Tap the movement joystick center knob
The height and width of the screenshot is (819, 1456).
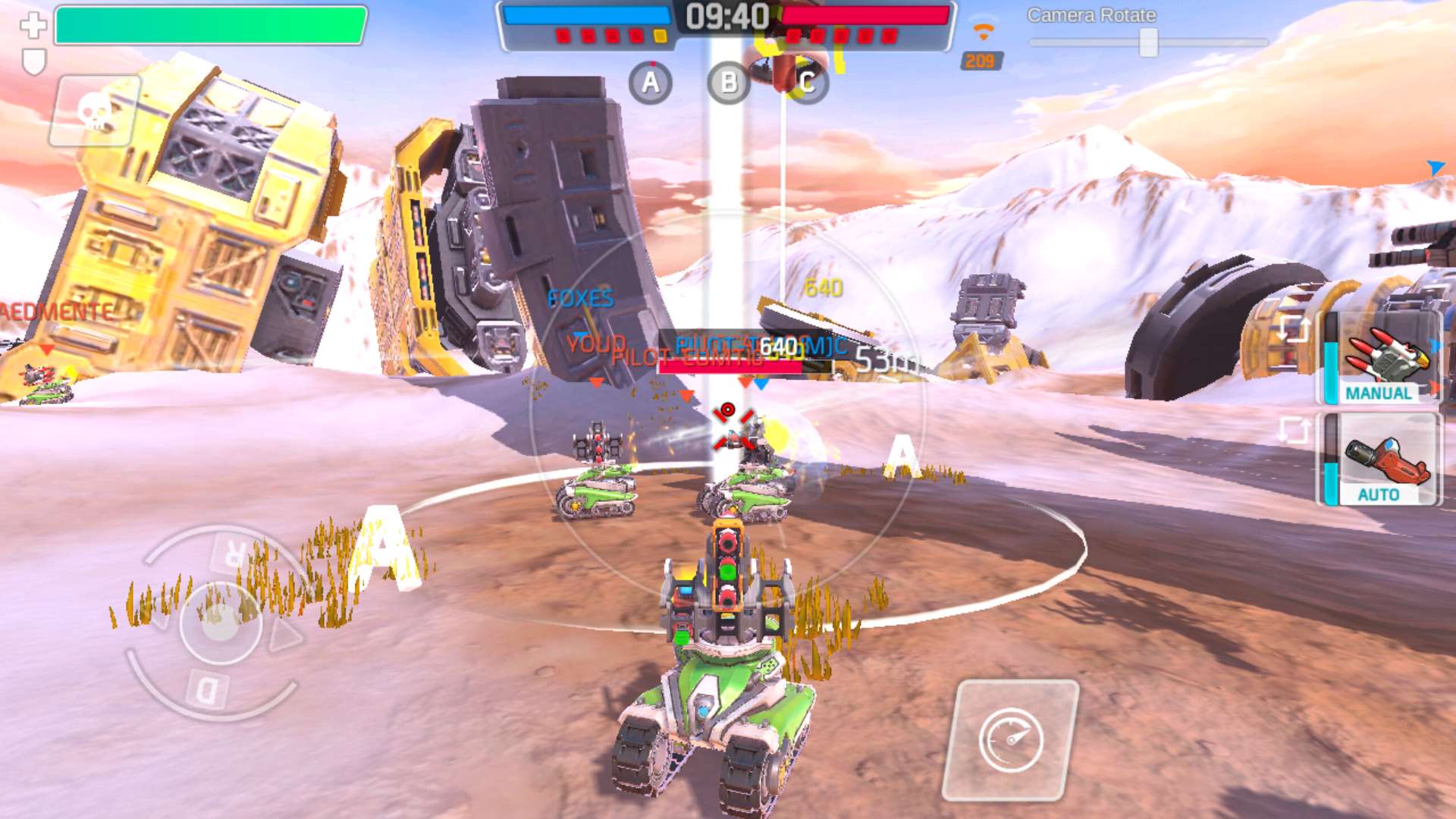221,623
